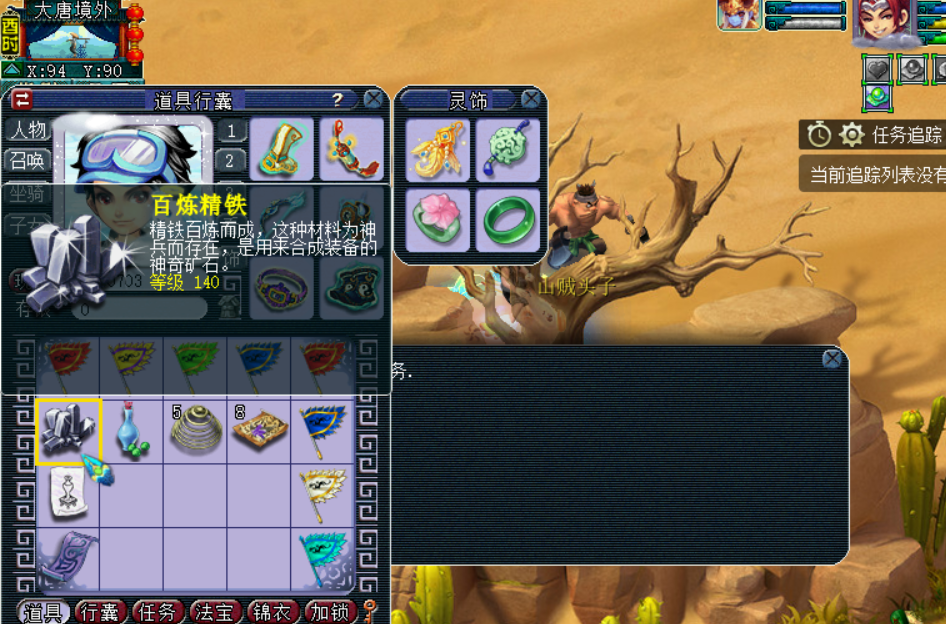This screenshot has width=946, height=624.
Task: Switch to the 召唤 summon view
Action: coord(27,160)
